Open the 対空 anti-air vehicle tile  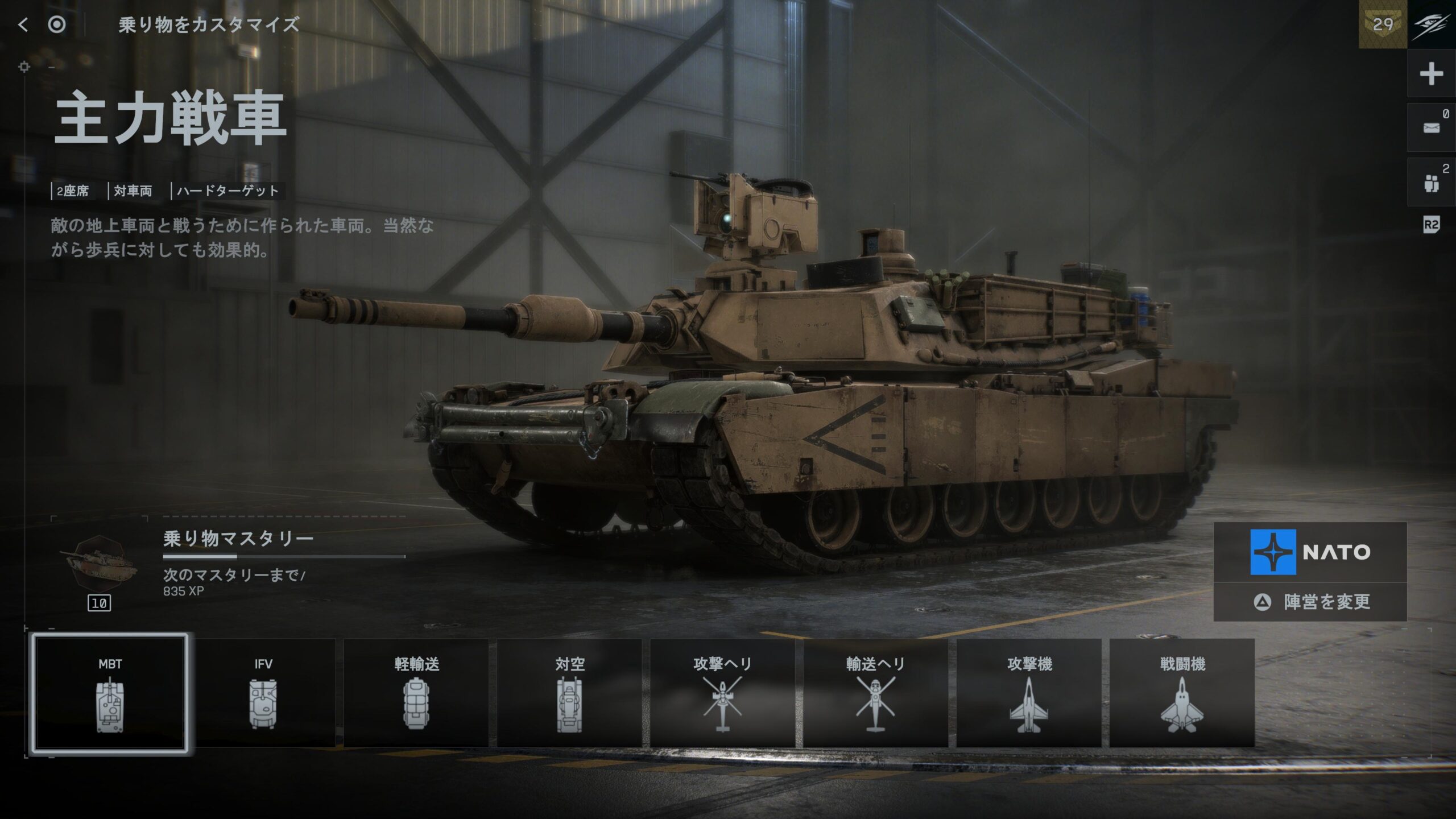tap(569, 693)
